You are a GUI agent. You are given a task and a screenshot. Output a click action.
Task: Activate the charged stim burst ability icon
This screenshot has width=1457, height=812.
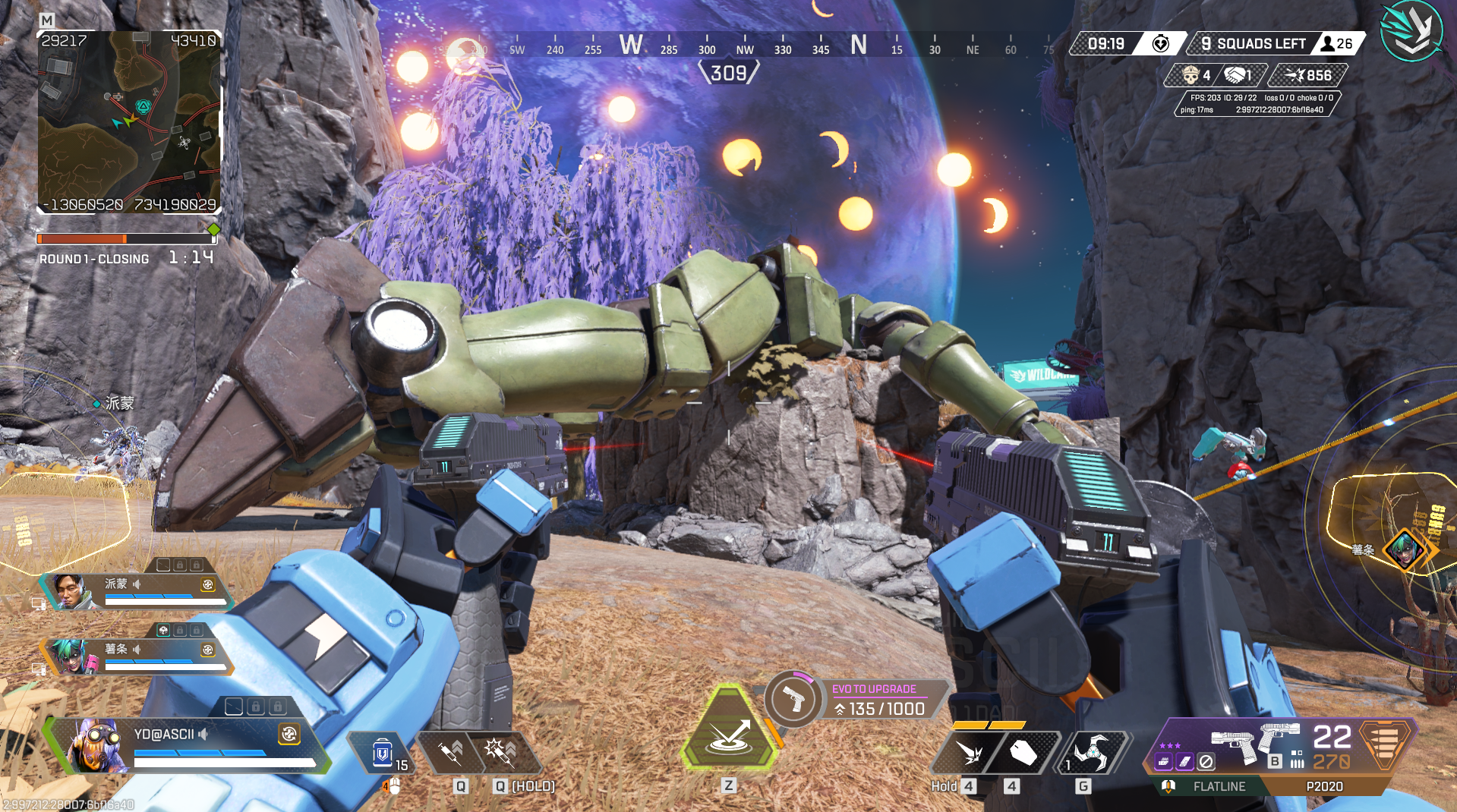(500, 752)
